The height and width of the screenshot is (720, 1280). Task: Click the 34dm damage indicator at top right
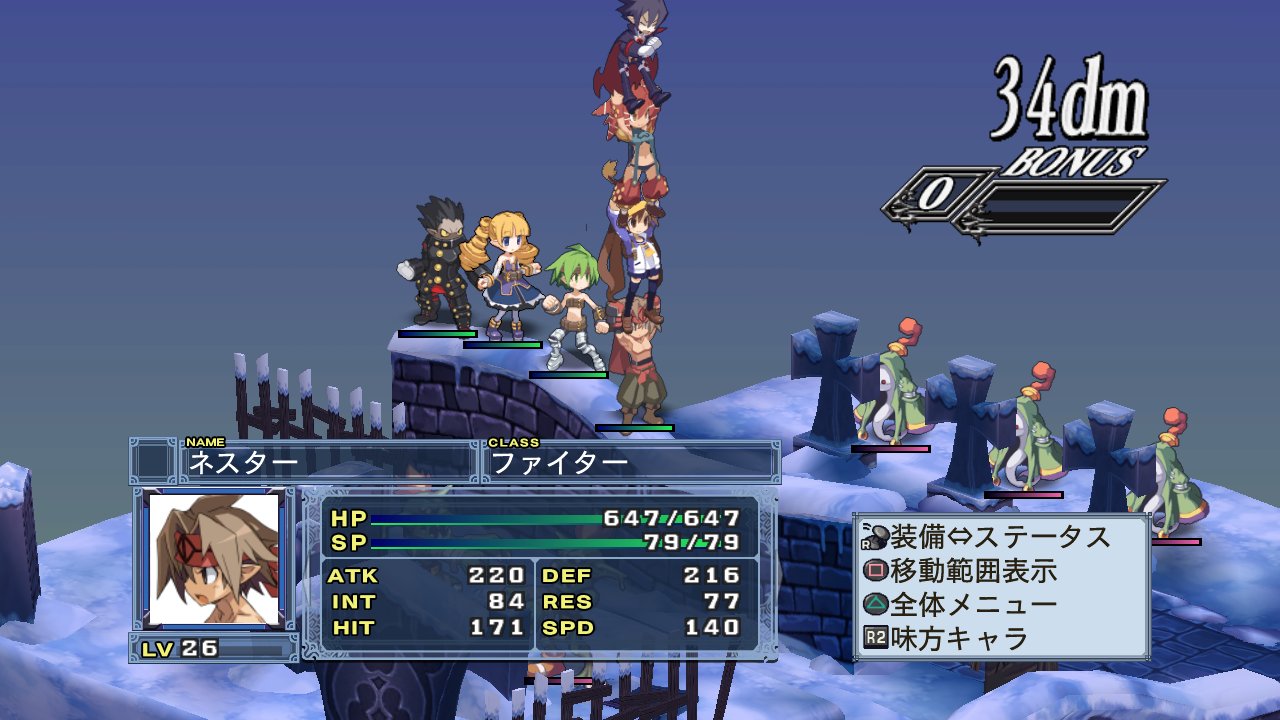coord(1067,94)
